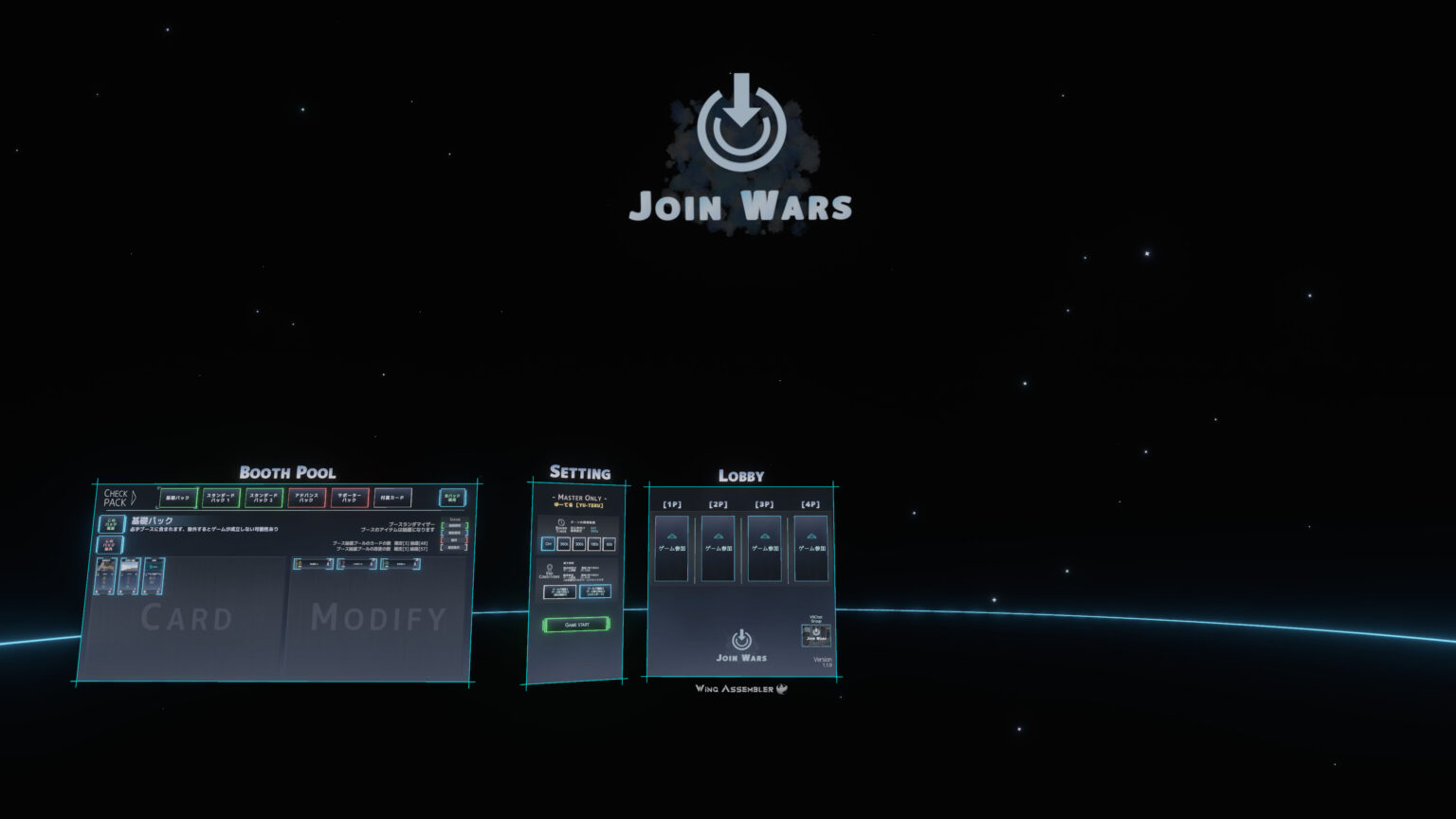
Task: Open the first modify item in Modify section
Action: coord(313,564)
